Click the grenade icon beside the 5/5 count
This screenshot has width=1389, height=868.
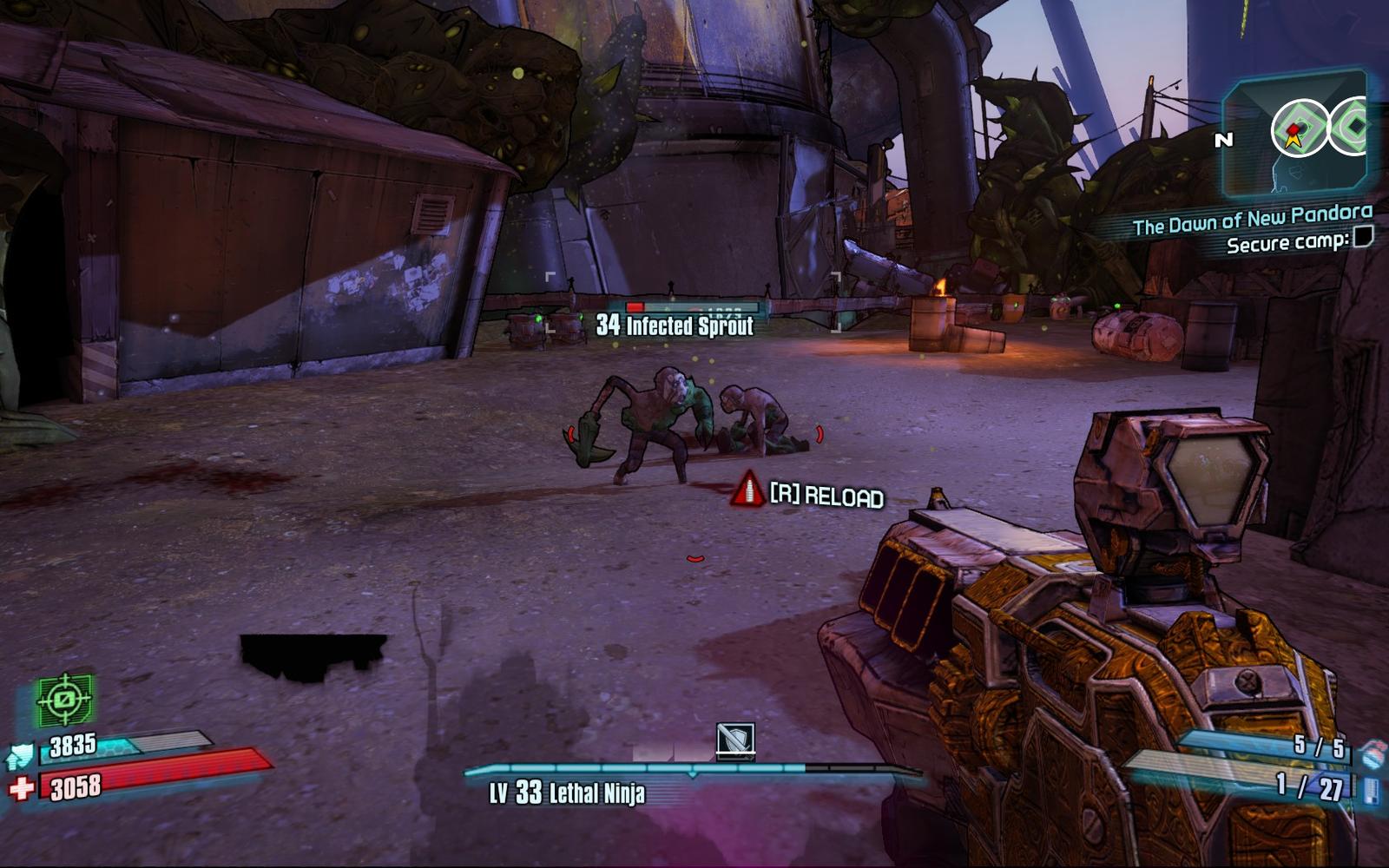point(1371,753)
